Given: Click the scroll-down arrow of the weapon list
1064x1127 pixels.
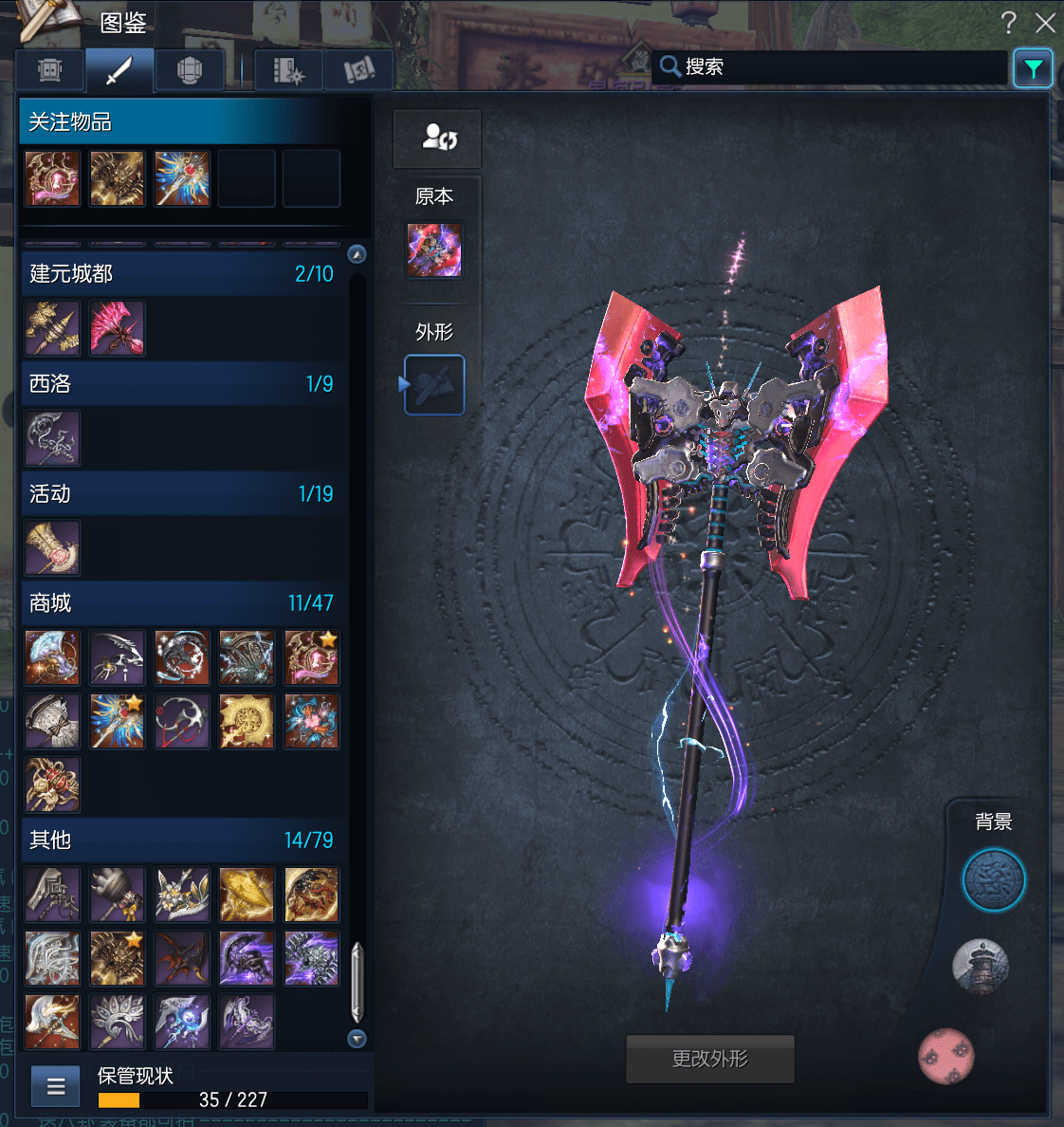Looking at the screenshot, I should [x=357, y=1039].
